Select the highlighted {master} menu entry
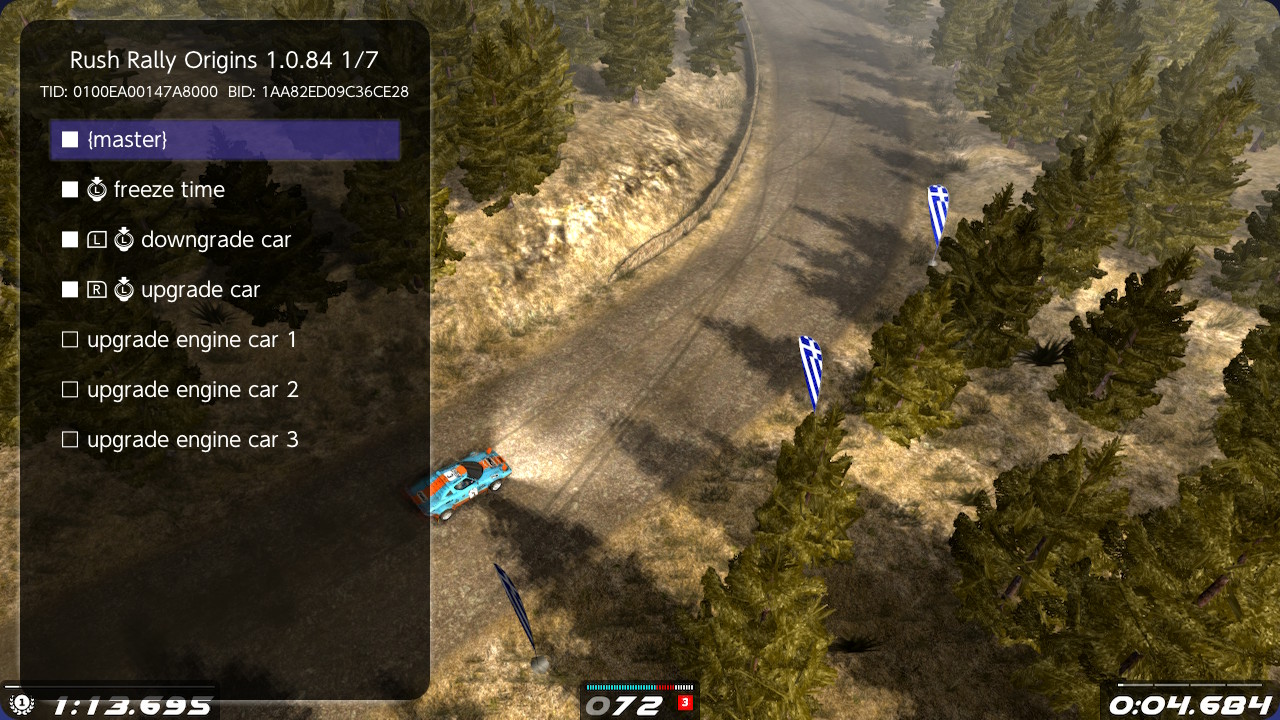 click(x=224, y=140)
